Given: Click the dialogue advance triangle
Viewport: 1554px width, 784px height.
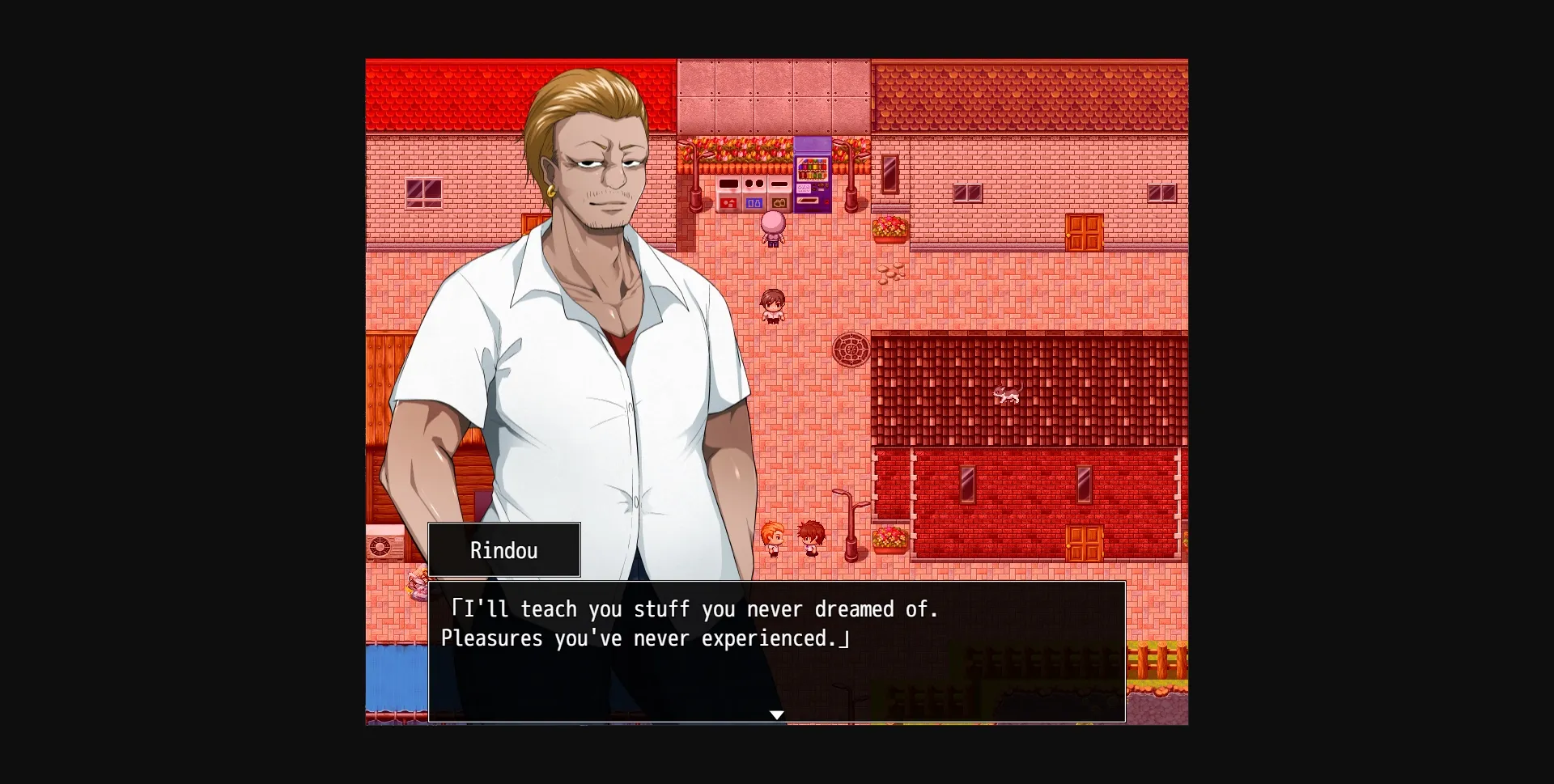Looking at the screenshot, I should [776, 715].
